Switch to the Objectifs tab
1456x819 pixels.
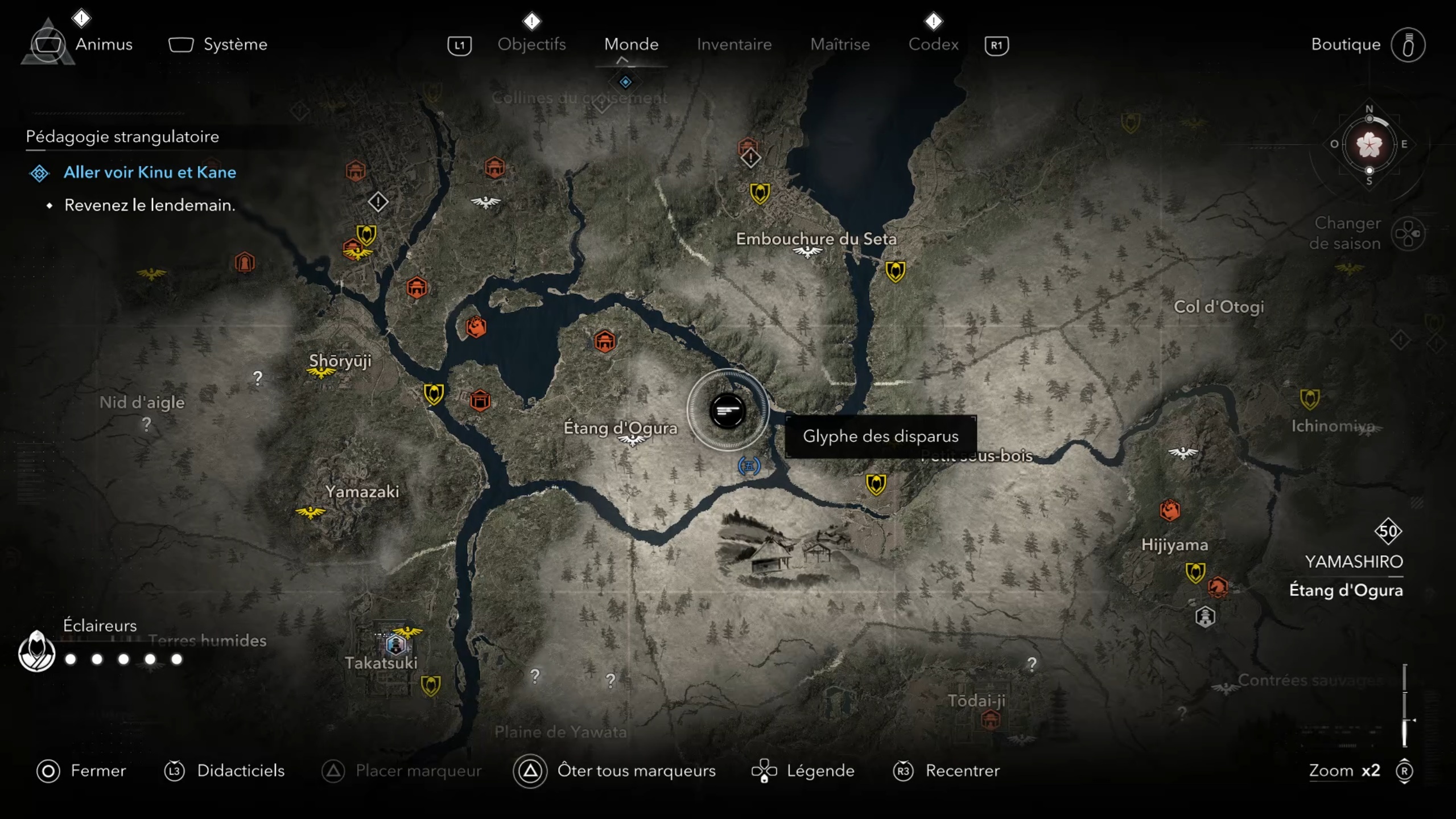(x=531, y=44)
